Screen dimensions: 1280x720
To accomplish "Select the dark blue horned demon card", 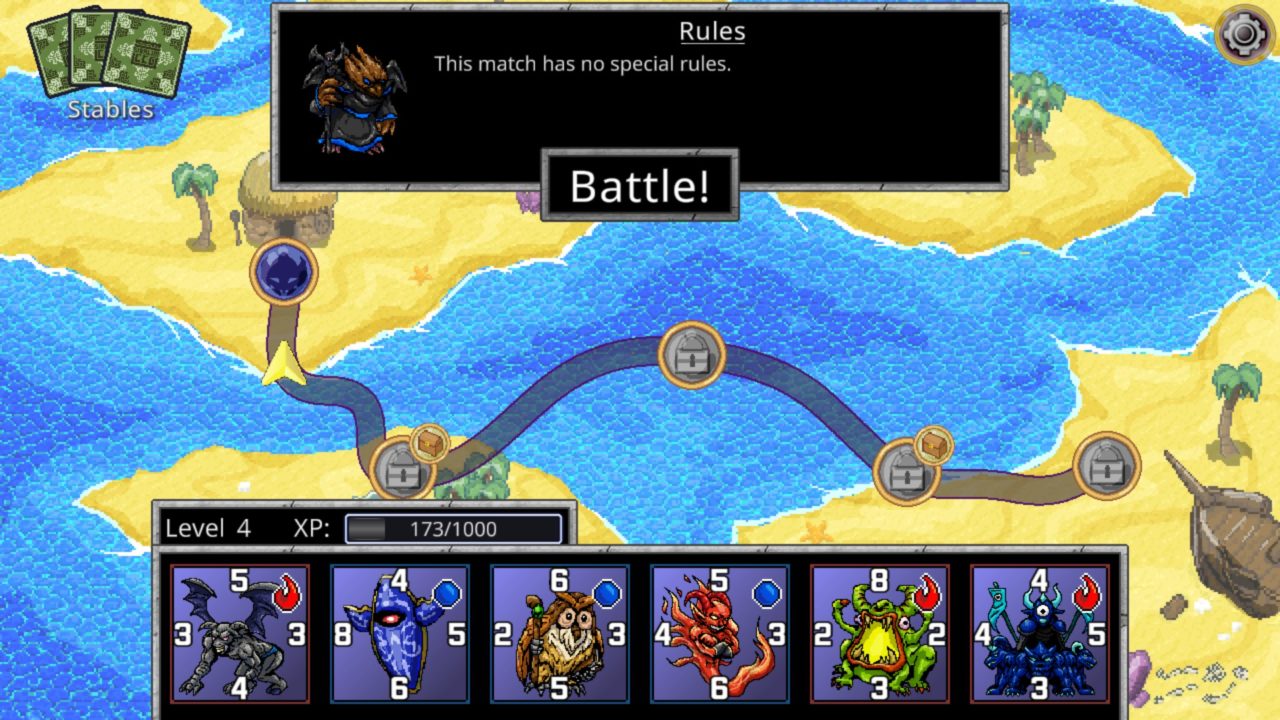I will click(1040, 633).
